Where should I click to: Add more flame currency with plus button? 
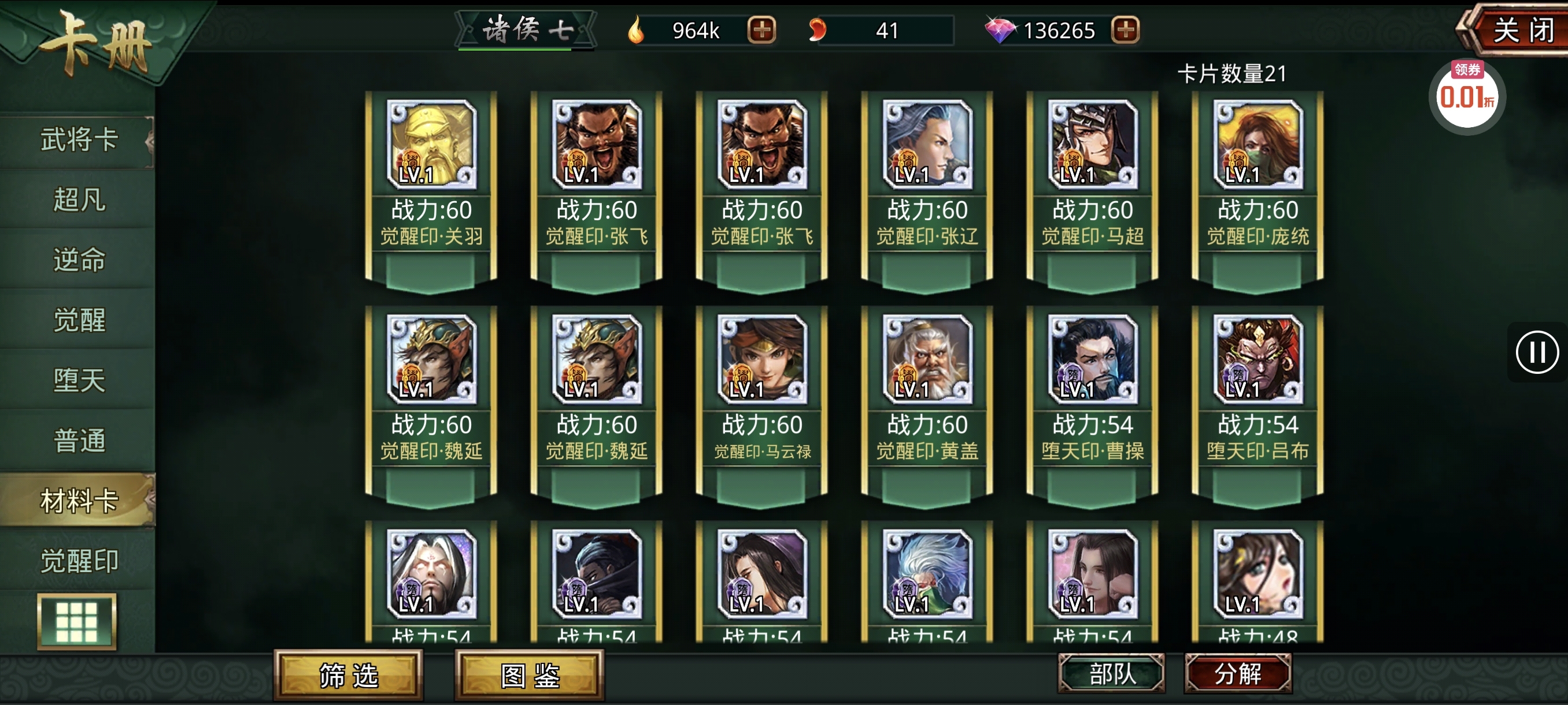pyautogui.click(x=761, y=30)
